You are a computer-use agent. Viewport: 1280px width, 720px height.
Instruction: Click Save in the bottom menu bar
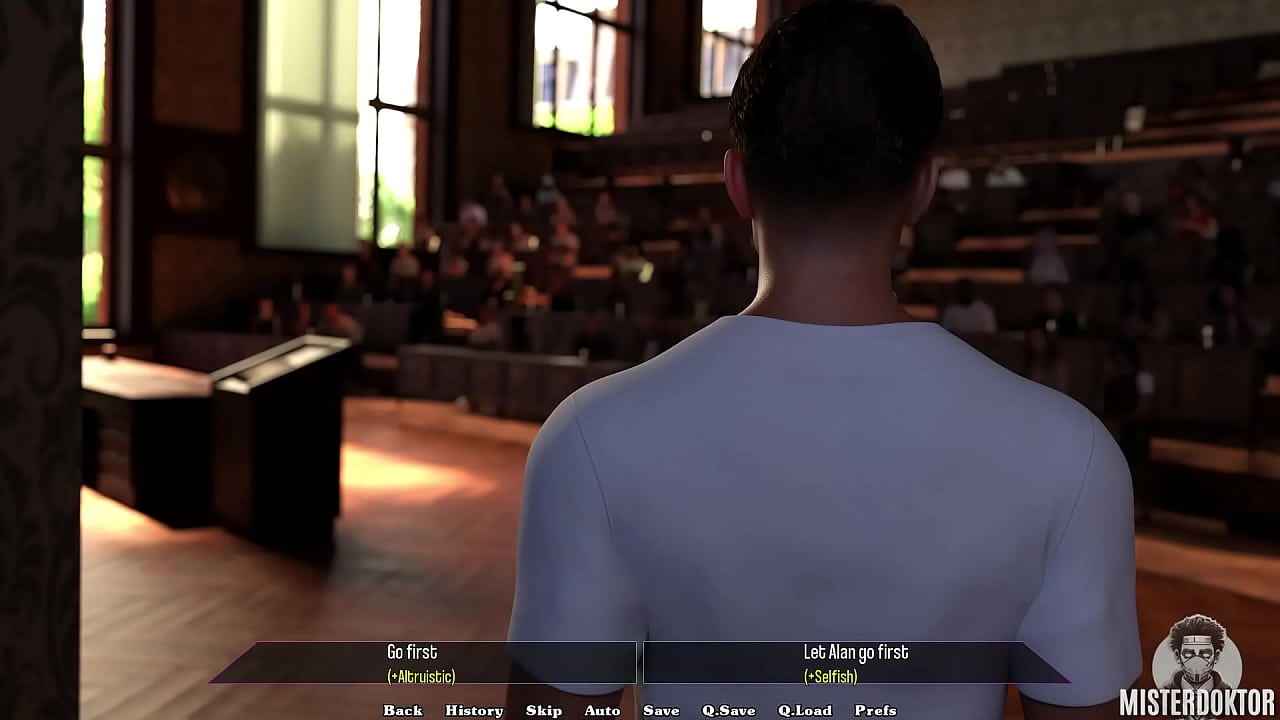[x=660, y=711]
